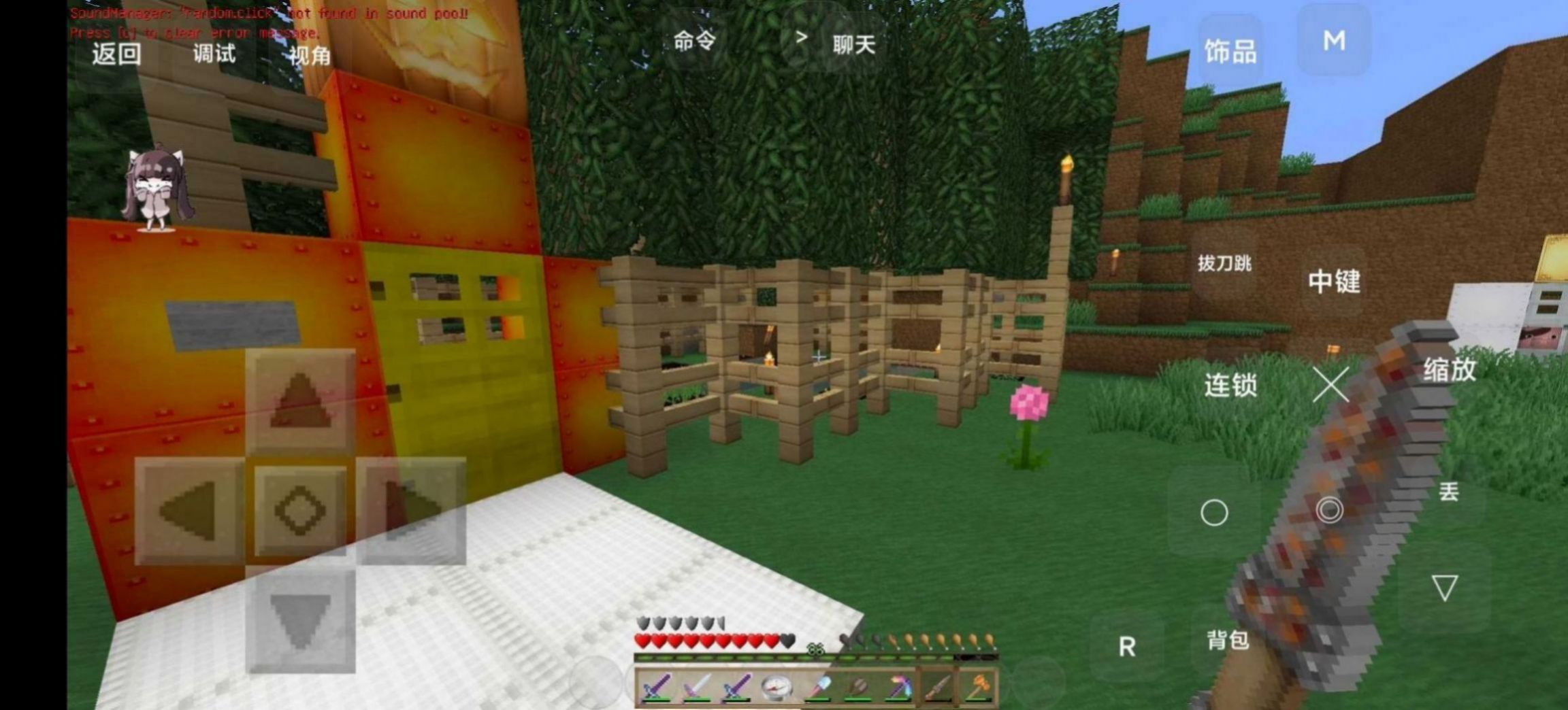Select the golden hammer in the last hotbar slot
This screenshot has height=710, width=1568.
coord(978,687)
